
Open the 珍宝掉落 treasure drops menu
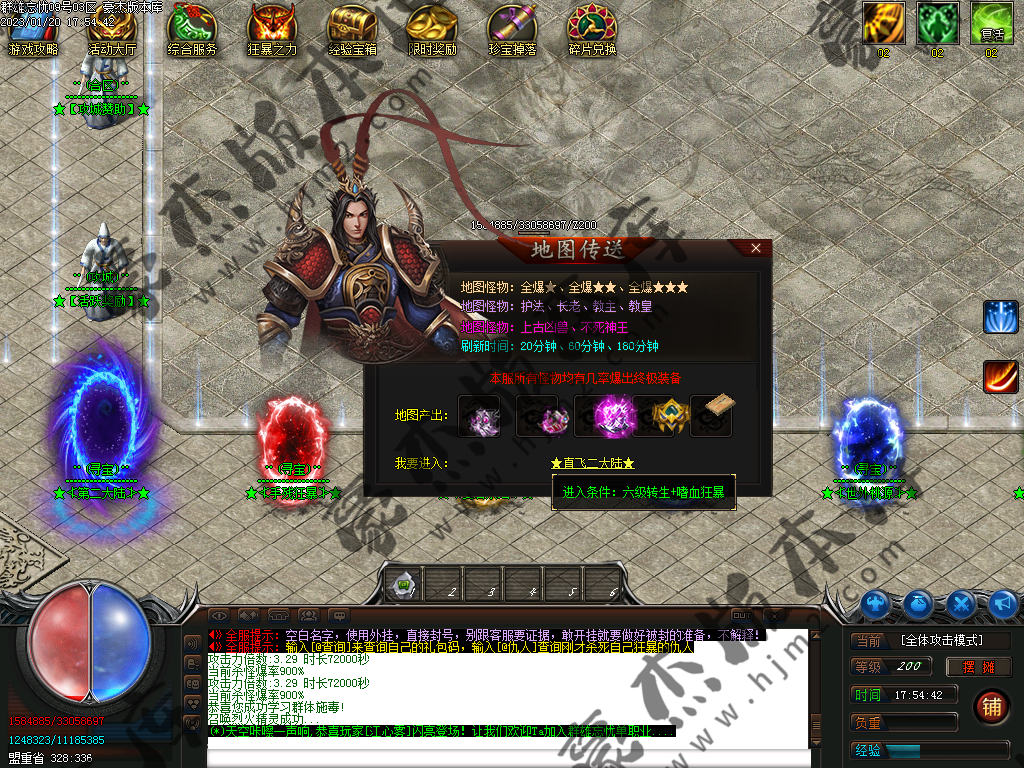point(512,30)
